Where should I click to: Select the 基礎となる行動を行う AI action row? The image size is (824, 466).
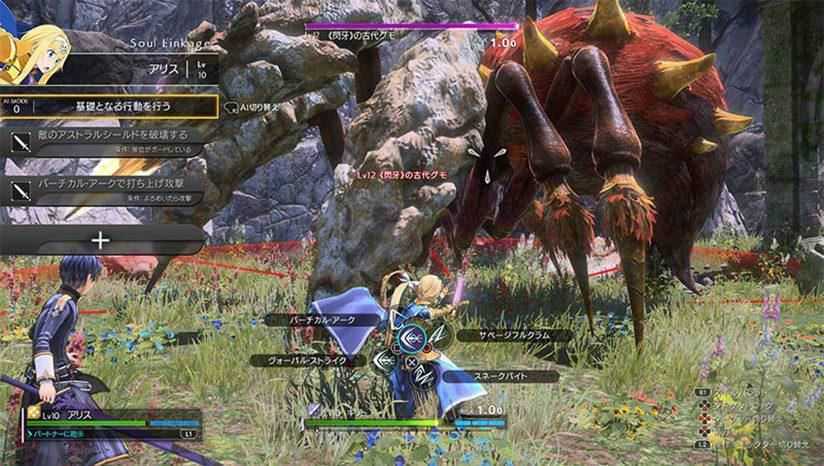click(x=120, y=106)
